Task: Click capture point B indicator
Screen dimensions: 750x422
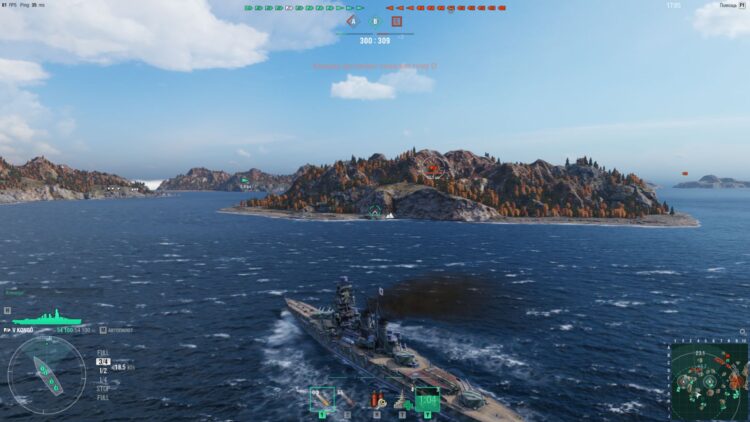Action: point(375,21)
